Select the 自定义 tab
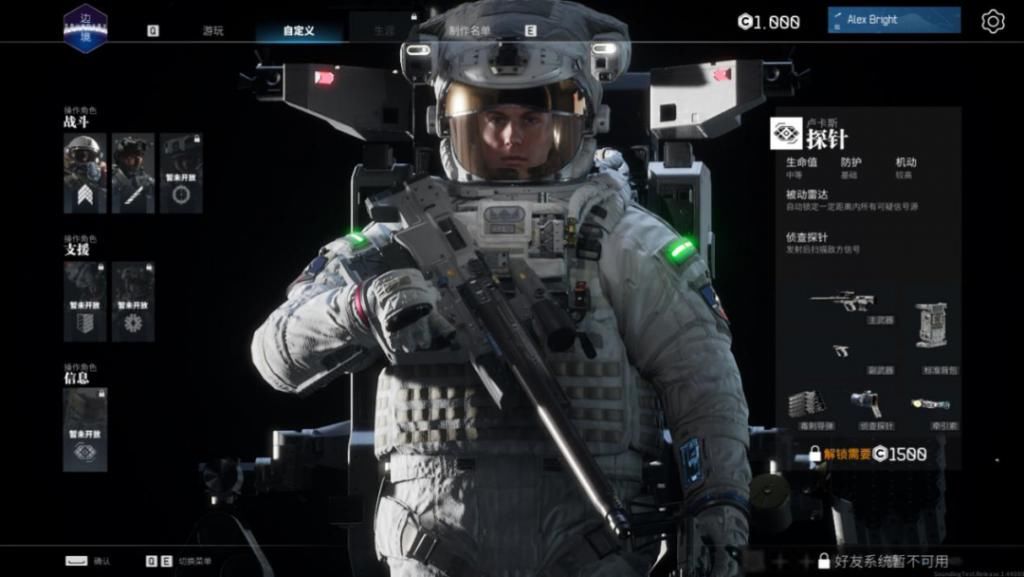 click(298, 30)
